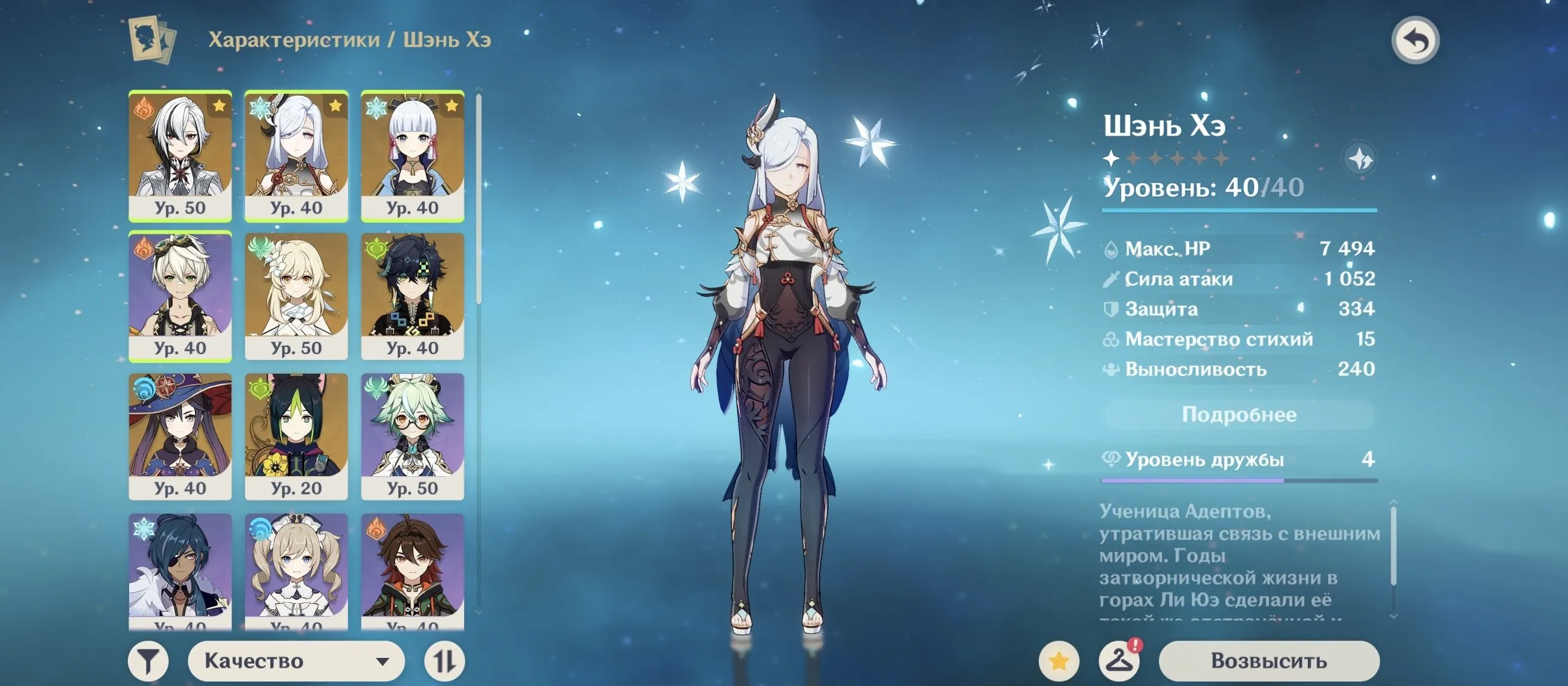Select Shenhe's character portrait
1568x686 pixels.
click(297, 156)
